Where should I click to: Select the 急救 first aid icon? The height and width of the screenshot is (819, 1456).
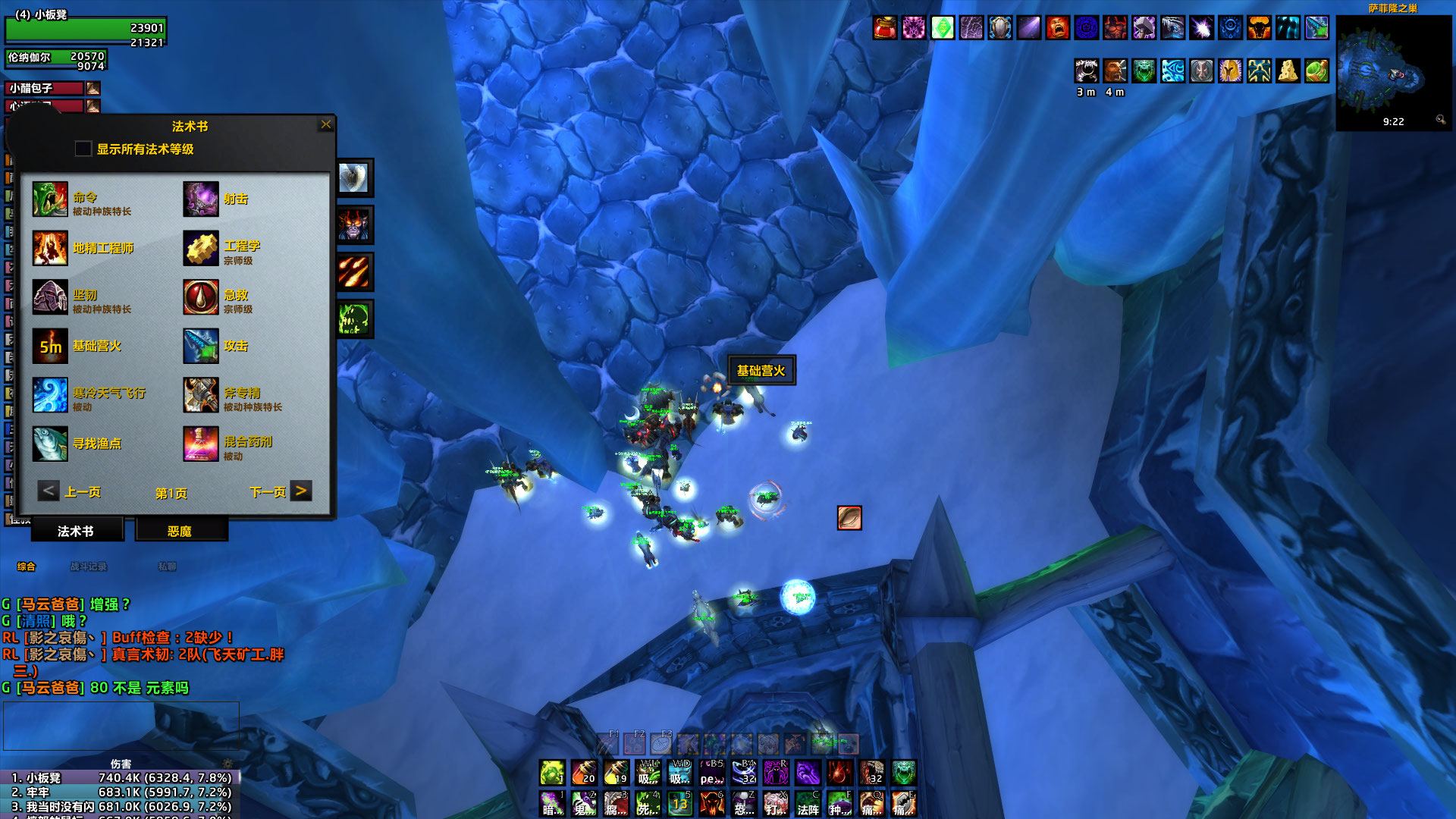pos(200,297)
